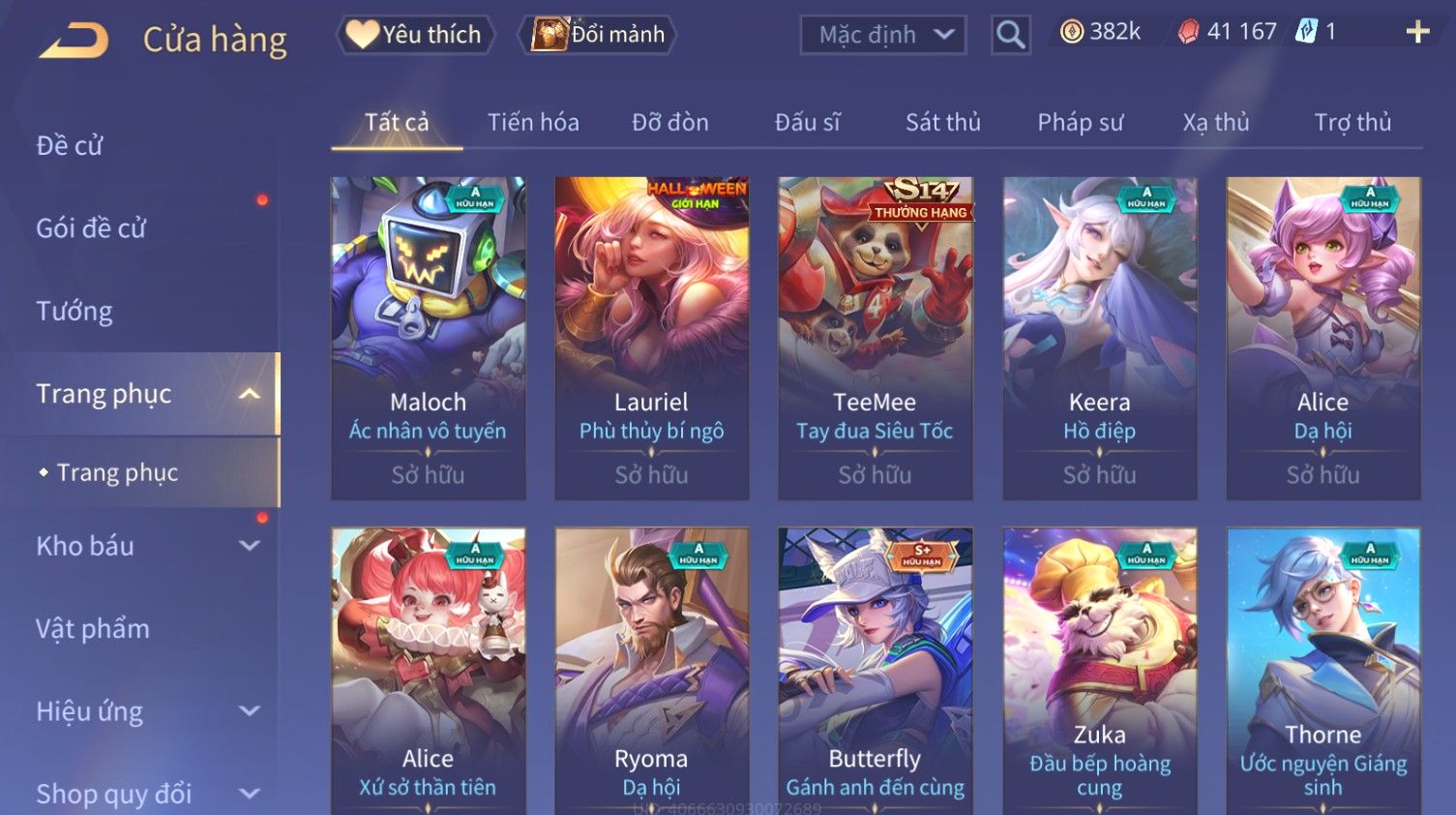Choose the Lauriel Phù thủy bí ngô card
This screenshot has height=815, width=1456.
[x=651, y=338]
